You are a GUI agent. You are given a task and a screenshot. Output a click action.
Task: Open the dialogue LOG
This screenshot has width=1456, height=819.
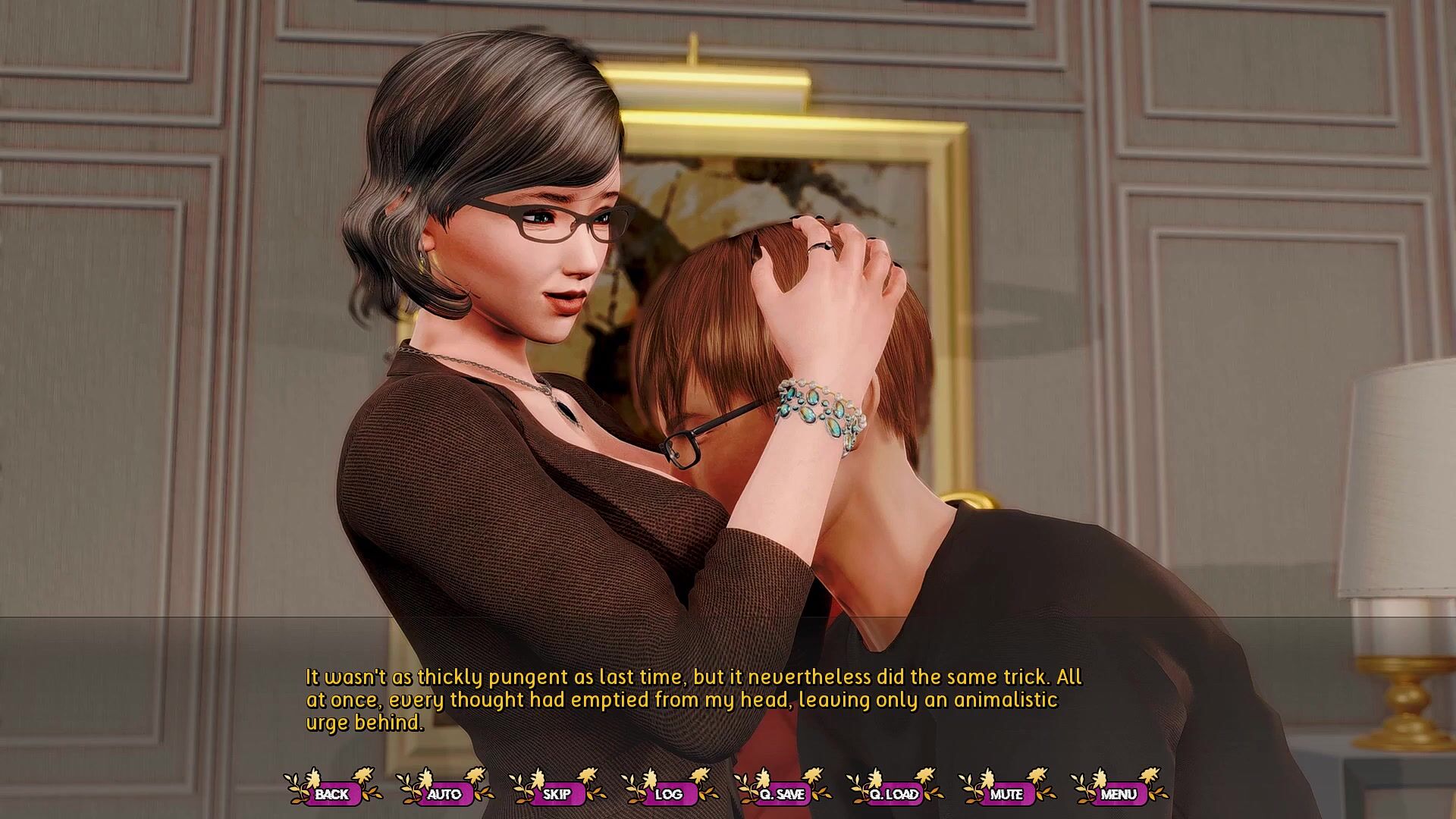[x=669, y=794]
